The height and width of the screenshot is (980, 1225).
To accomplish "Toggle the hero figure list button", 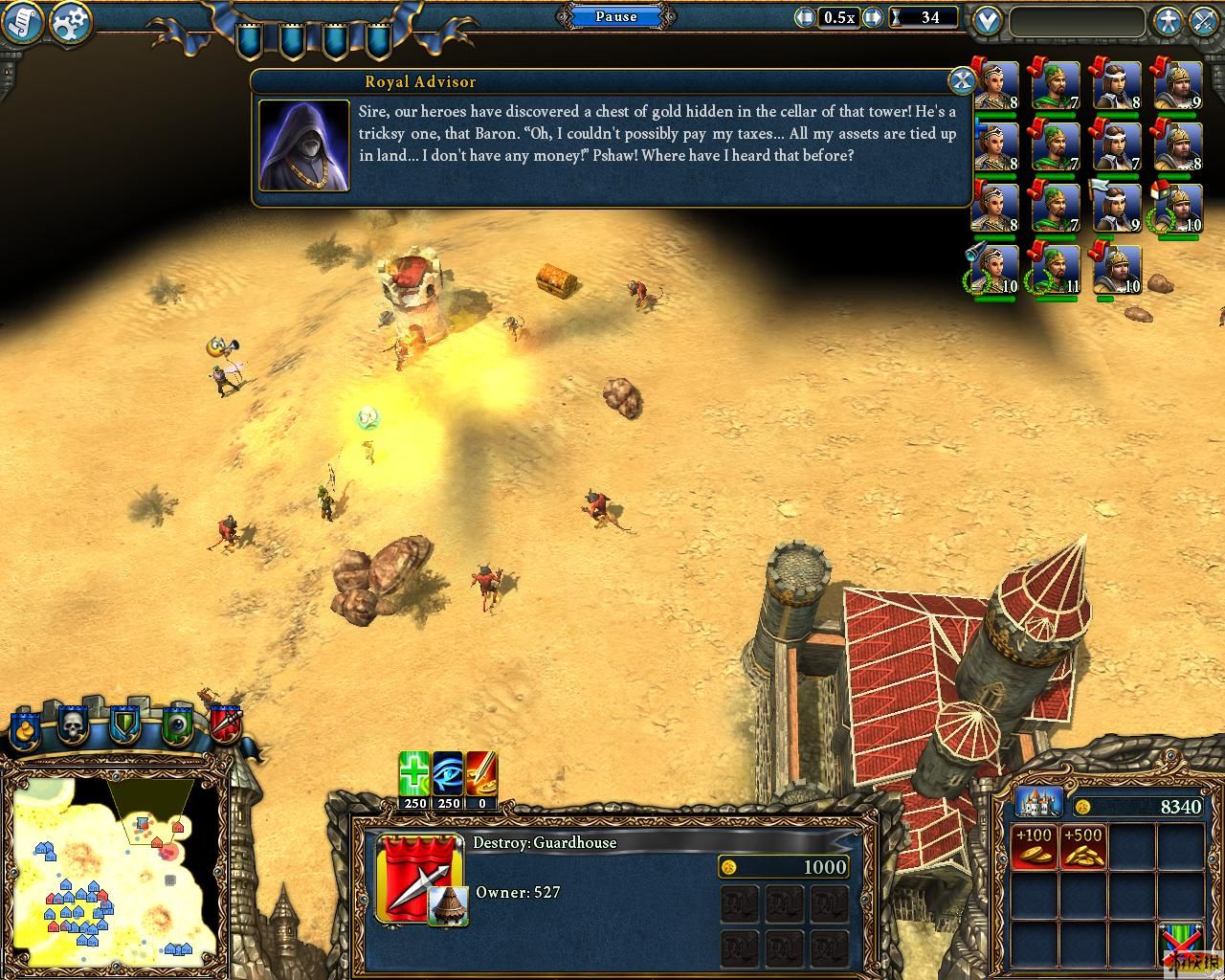I will [1168, 21].
